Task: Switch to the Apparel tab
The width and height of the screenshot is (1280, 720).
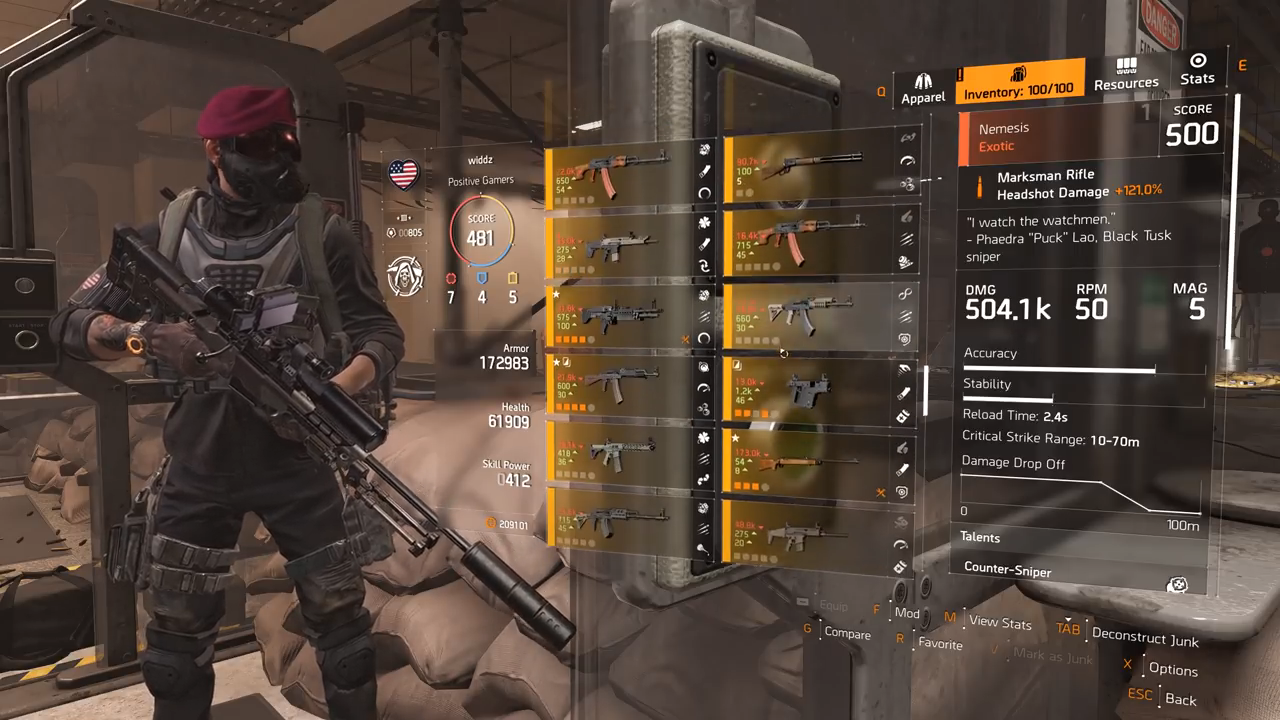Action: pos(923,88)
